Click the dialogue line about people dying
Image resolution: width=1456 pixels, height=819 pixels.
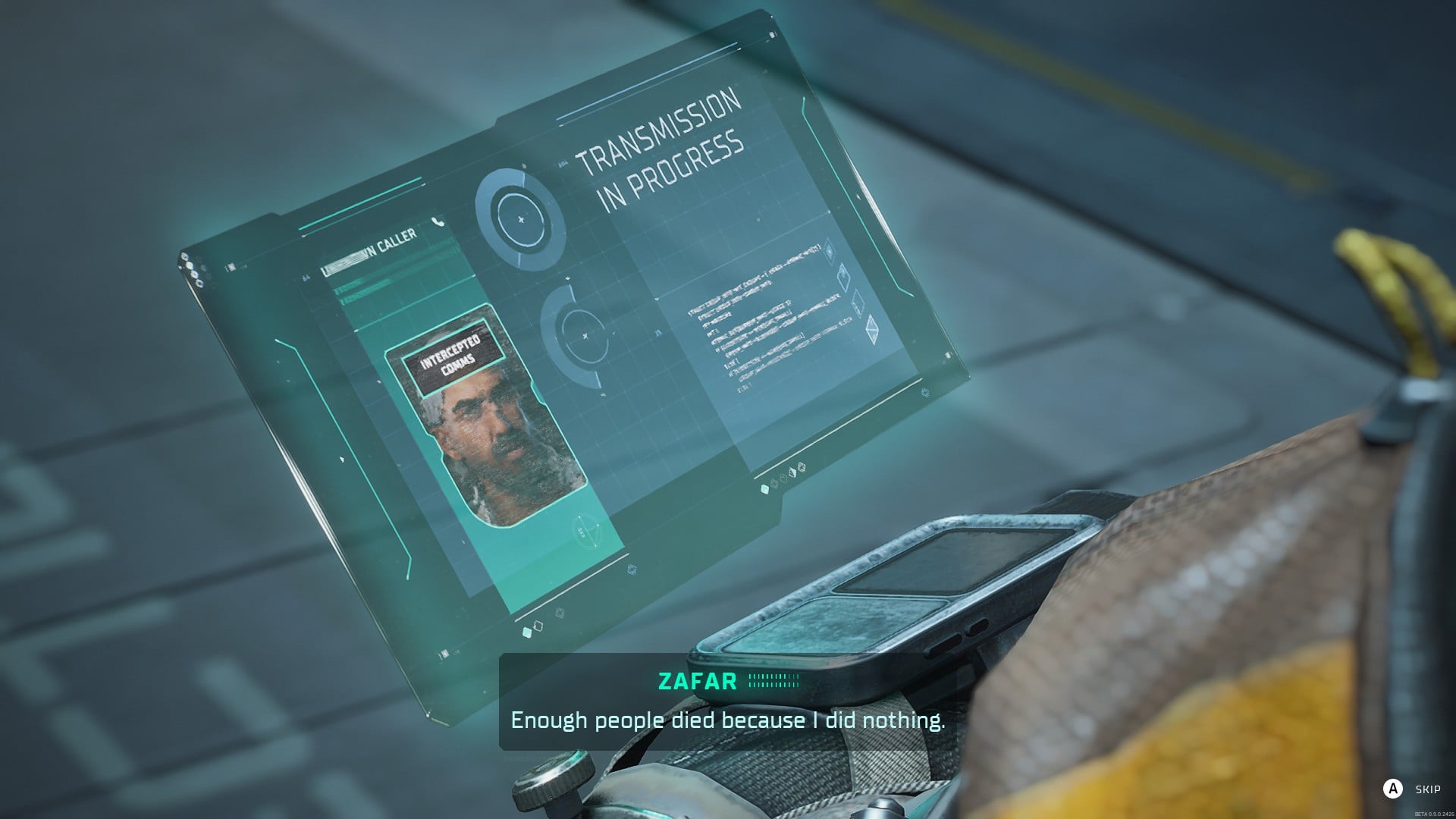pyautogui.click(x=728, y=721)
